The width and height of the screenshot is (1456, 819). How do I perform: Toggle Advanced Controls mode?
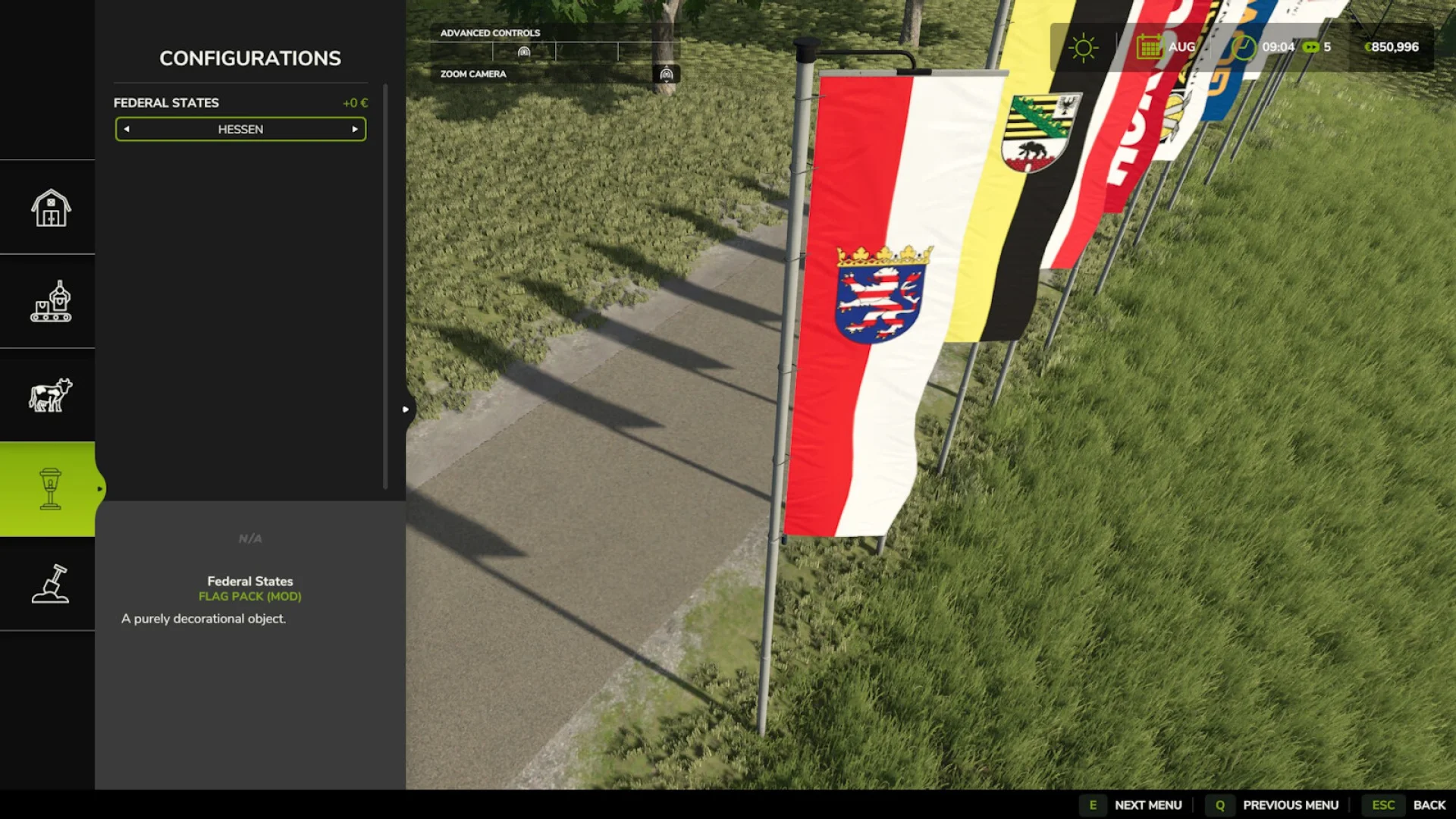[x=490, y=33]
